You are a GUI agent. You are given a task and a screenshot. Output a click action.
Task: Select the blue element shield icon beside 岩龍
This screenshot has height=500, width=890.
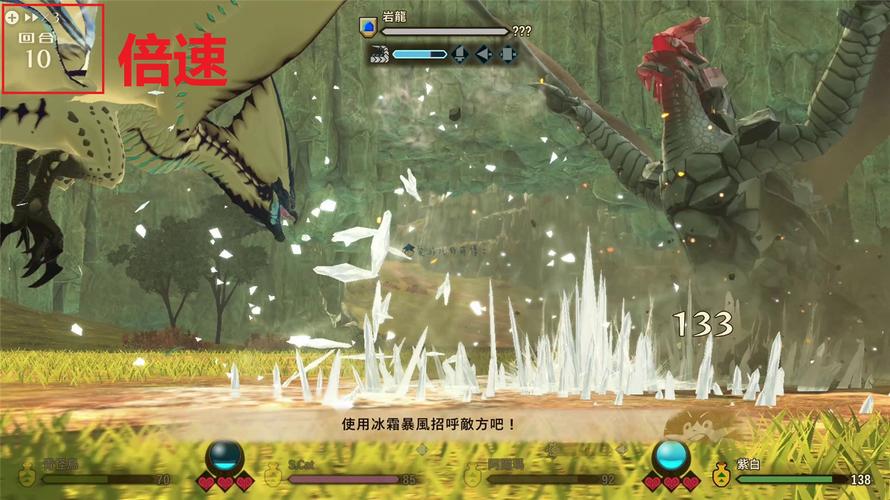(368, 28)
